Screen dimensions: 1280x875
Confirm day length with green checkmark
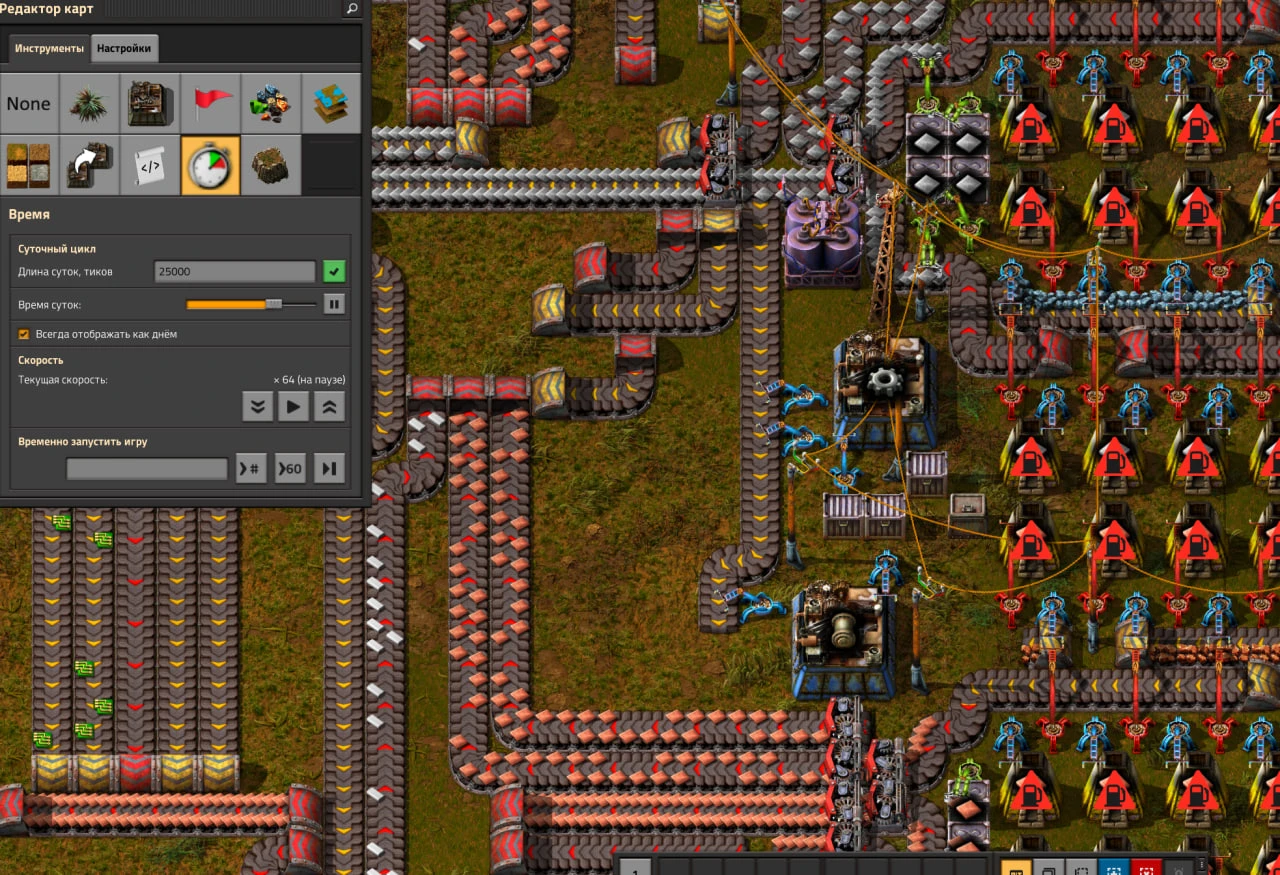pyautogui.click(x=334, y=270)
